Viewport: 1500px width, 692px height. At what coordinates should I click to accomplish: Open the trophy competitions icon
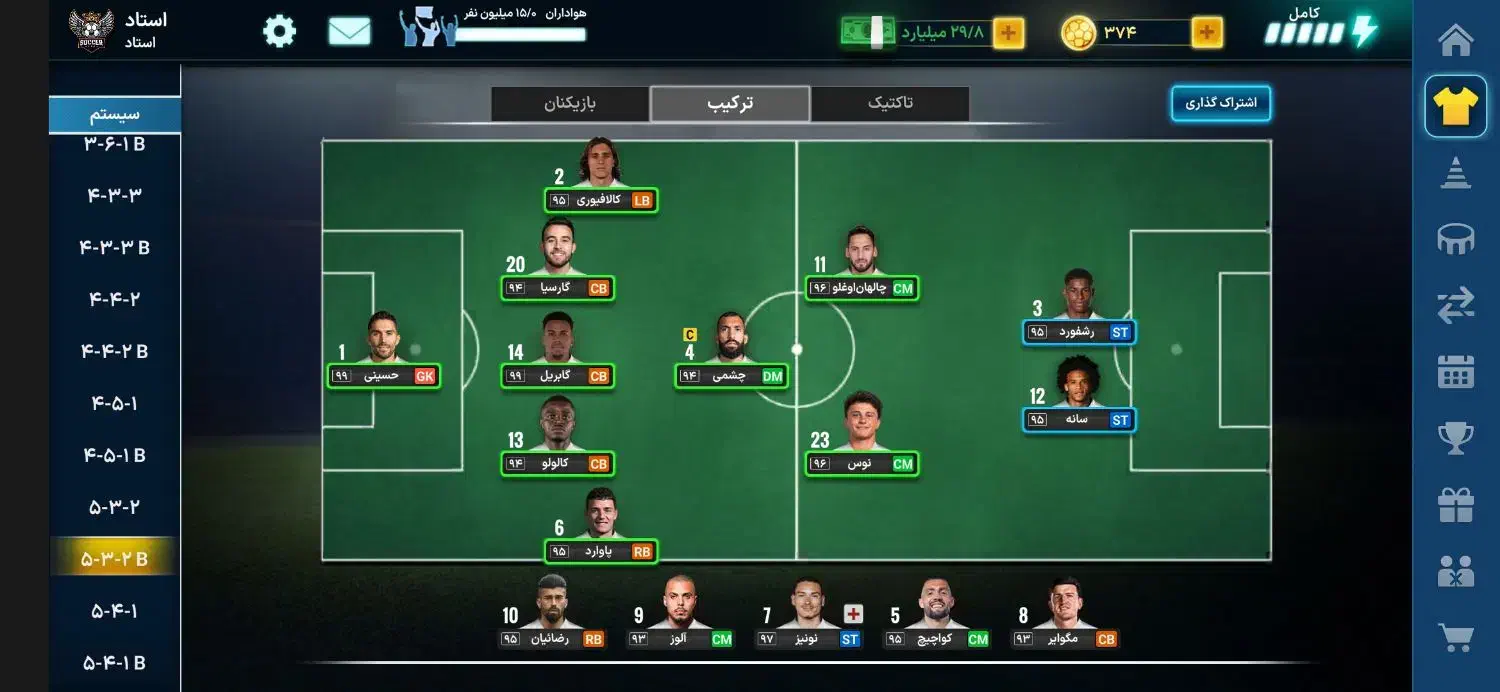pos(1455,438)
